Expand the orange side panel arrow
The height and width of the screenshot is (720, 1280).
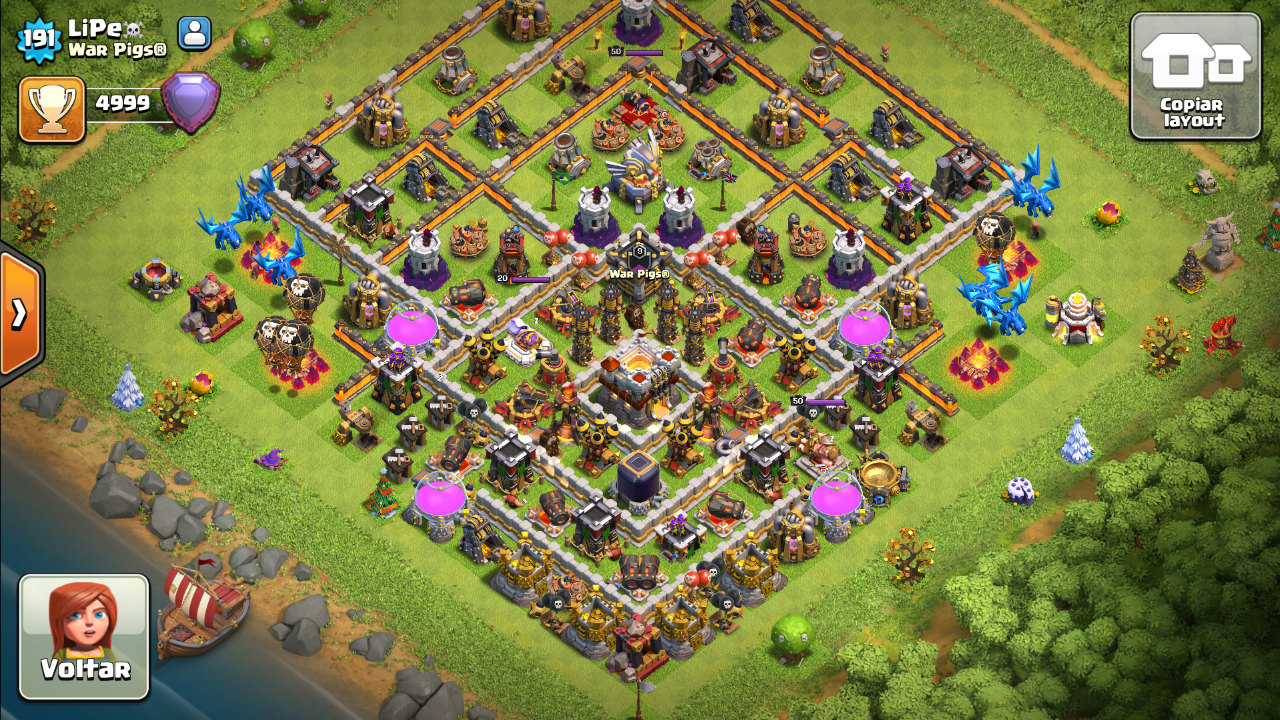(x=20, y=314)
